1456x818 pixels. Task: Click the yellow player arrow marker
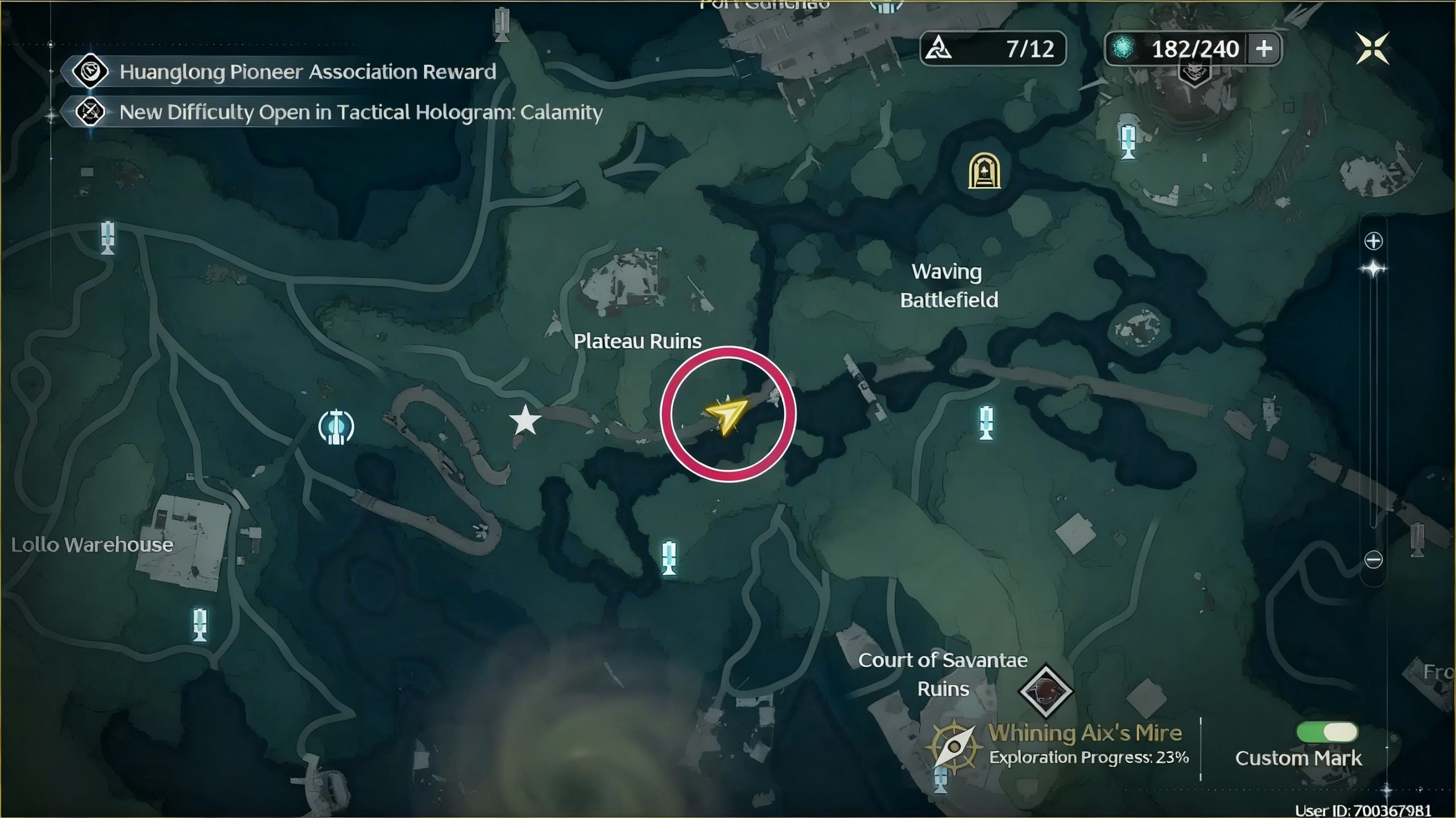pos(726,415)
